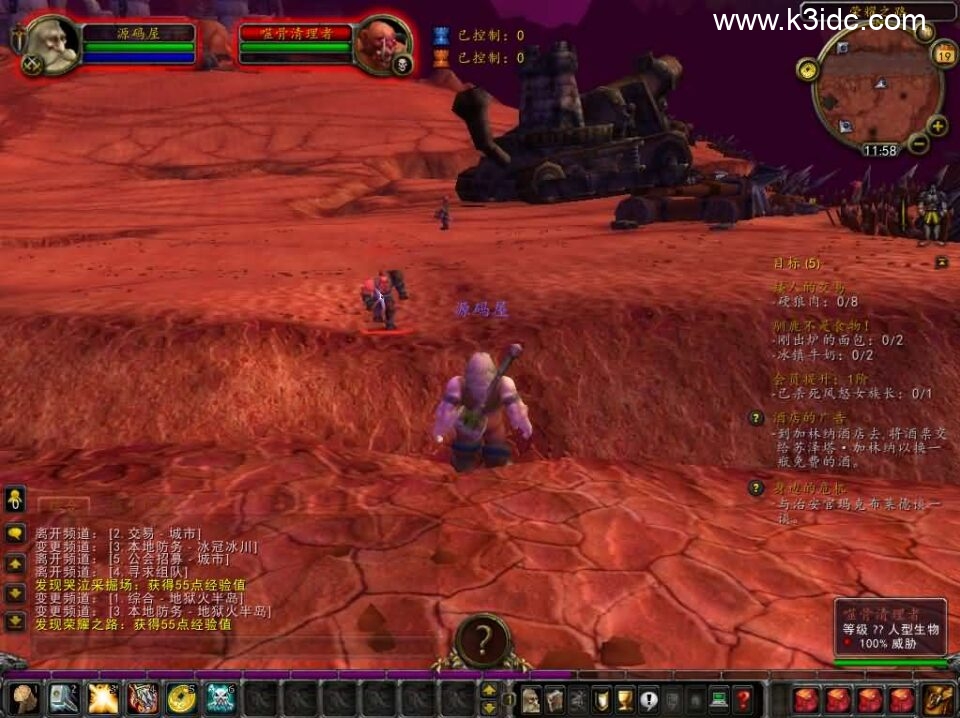Open the backpack bag slot
The width and height of the screenshot is (960, 718).
tap(939, 699)
